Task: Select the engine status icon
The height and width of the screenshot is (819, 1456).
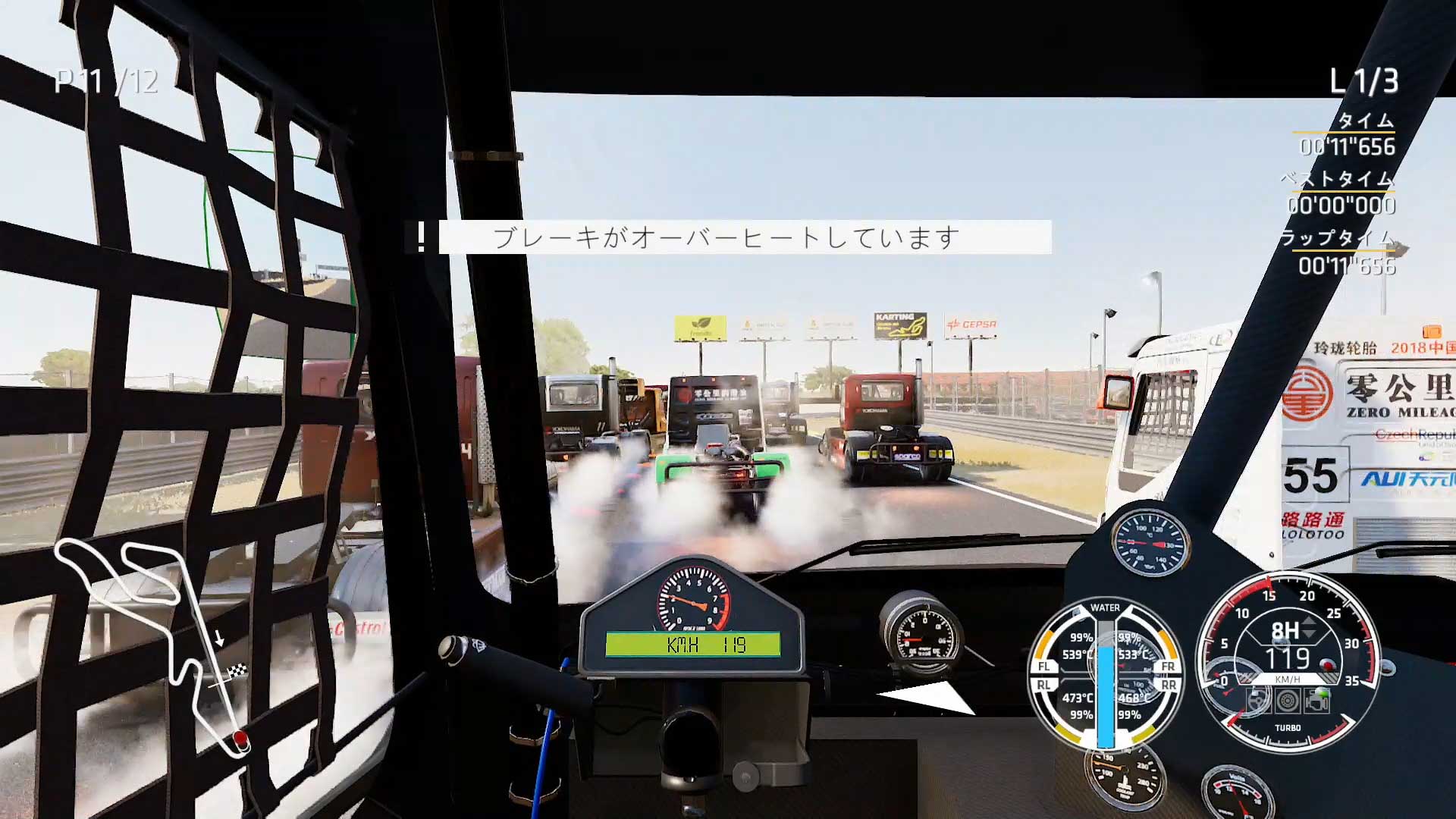Action: pos(1316,702)
